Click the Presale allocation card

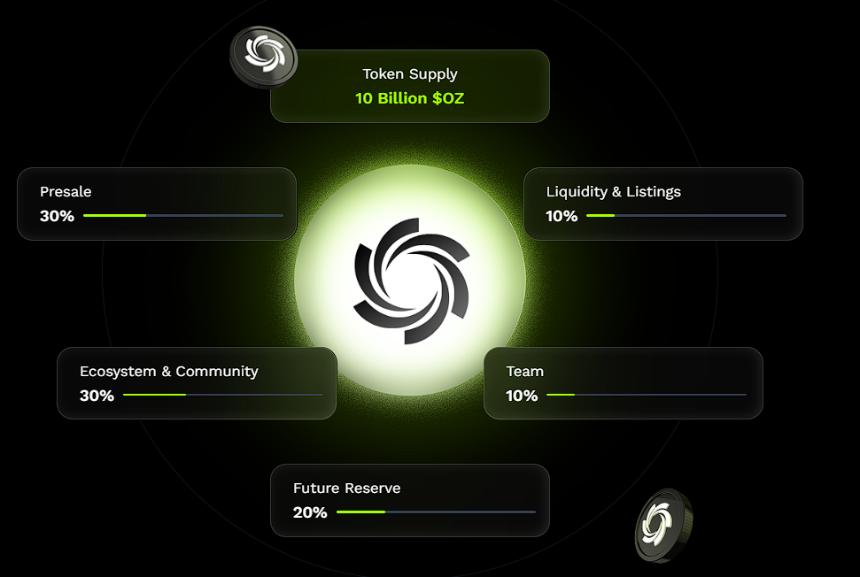coord(157,203)
